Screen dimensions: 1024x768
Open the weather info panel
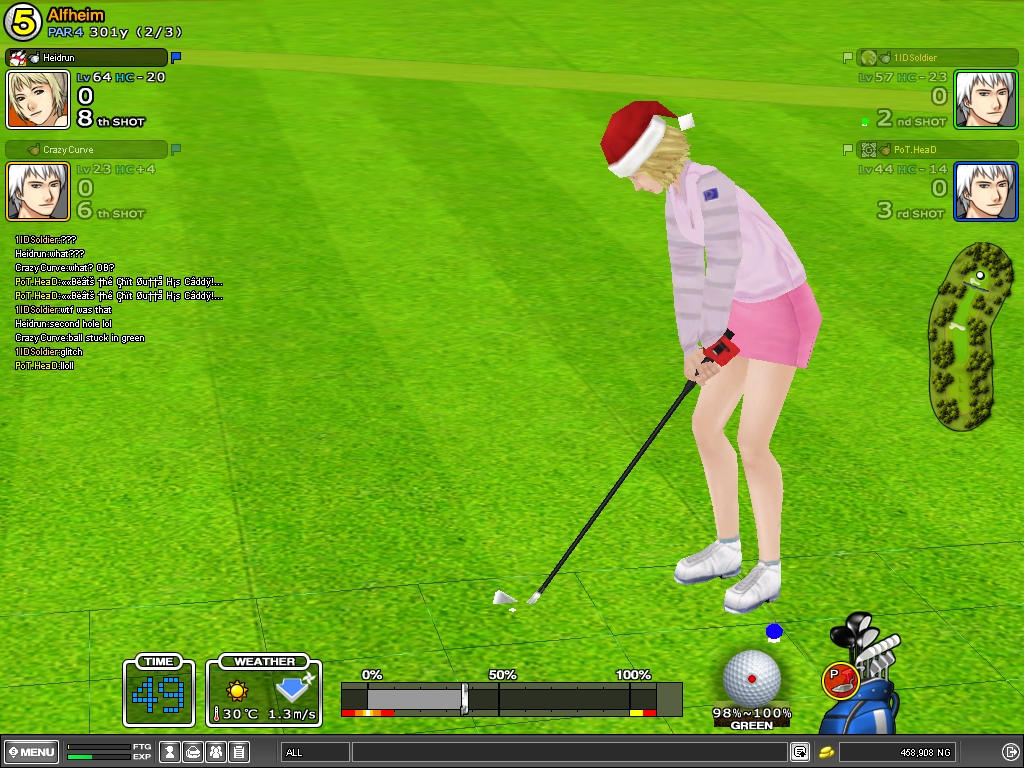(x=264, y=691)
